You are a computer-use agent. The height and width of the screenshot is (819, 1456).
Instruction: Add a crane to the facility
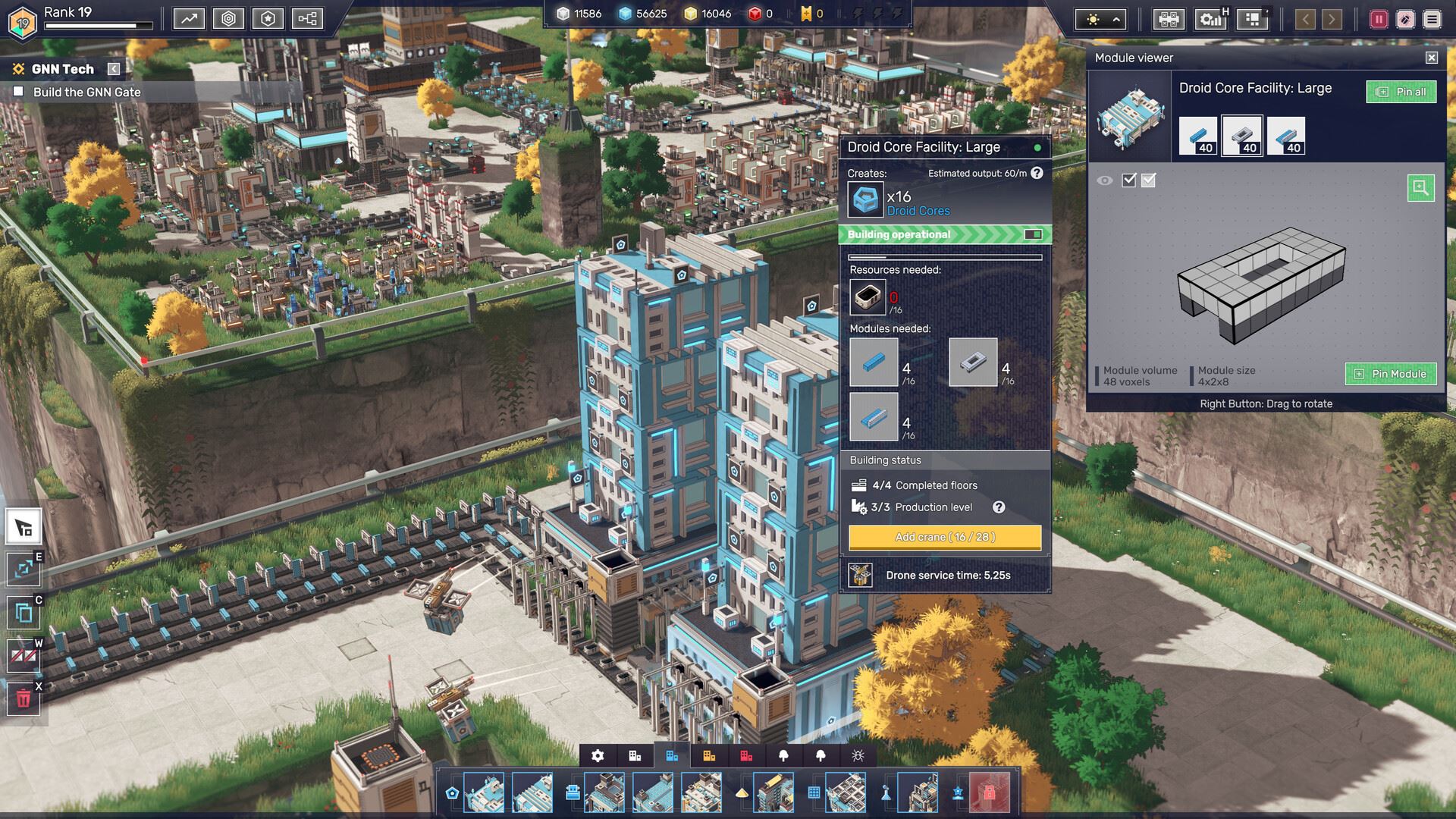coord(945,537)
